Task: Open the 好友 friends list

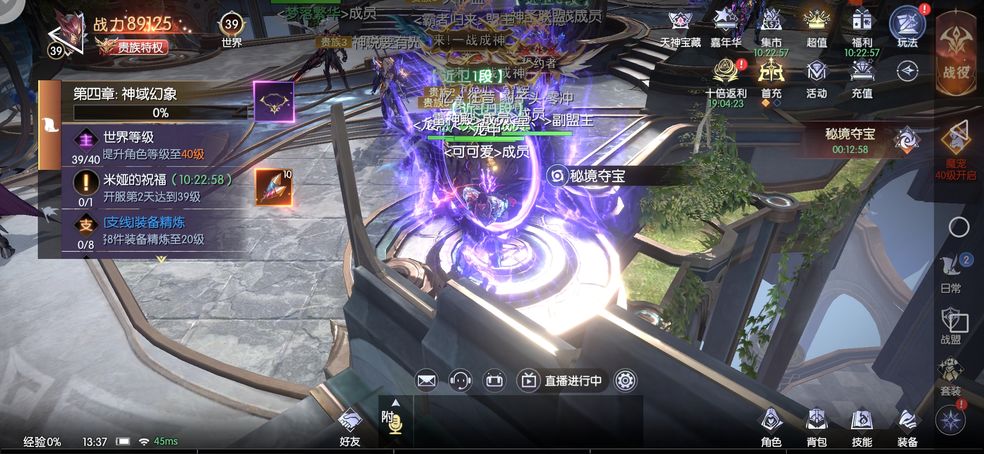Action: (x=349, y=426)
